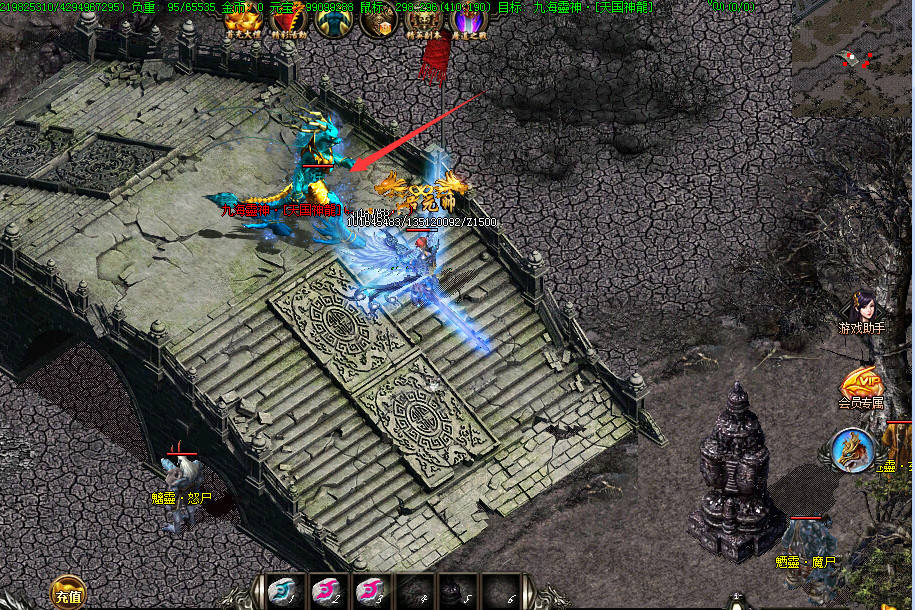This screenshot has height=610, width=915.
Task: Use the blue rune stone in slot 1
Action: (281, 592)
